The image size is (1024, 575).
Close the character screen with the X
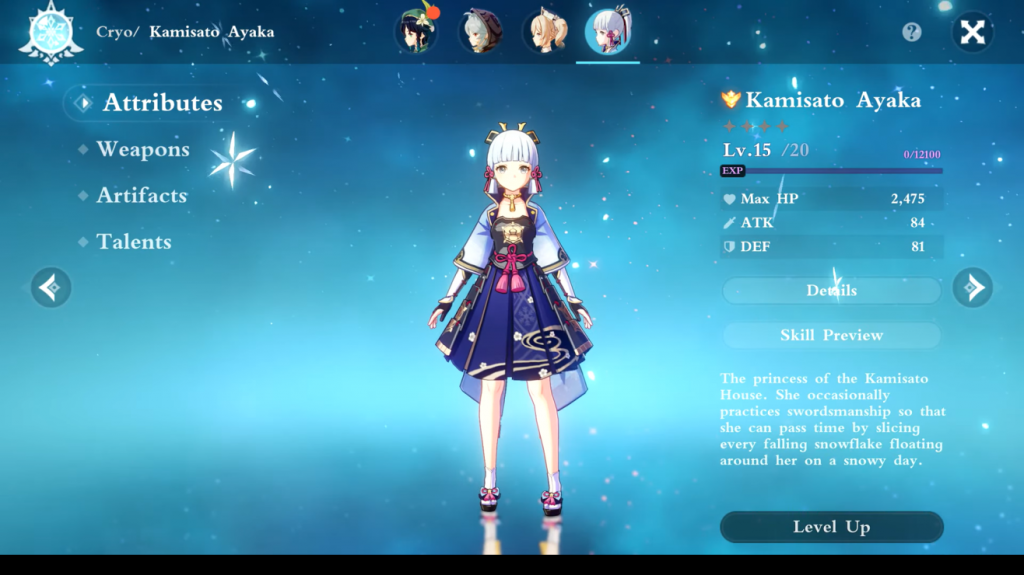point(972,32)
